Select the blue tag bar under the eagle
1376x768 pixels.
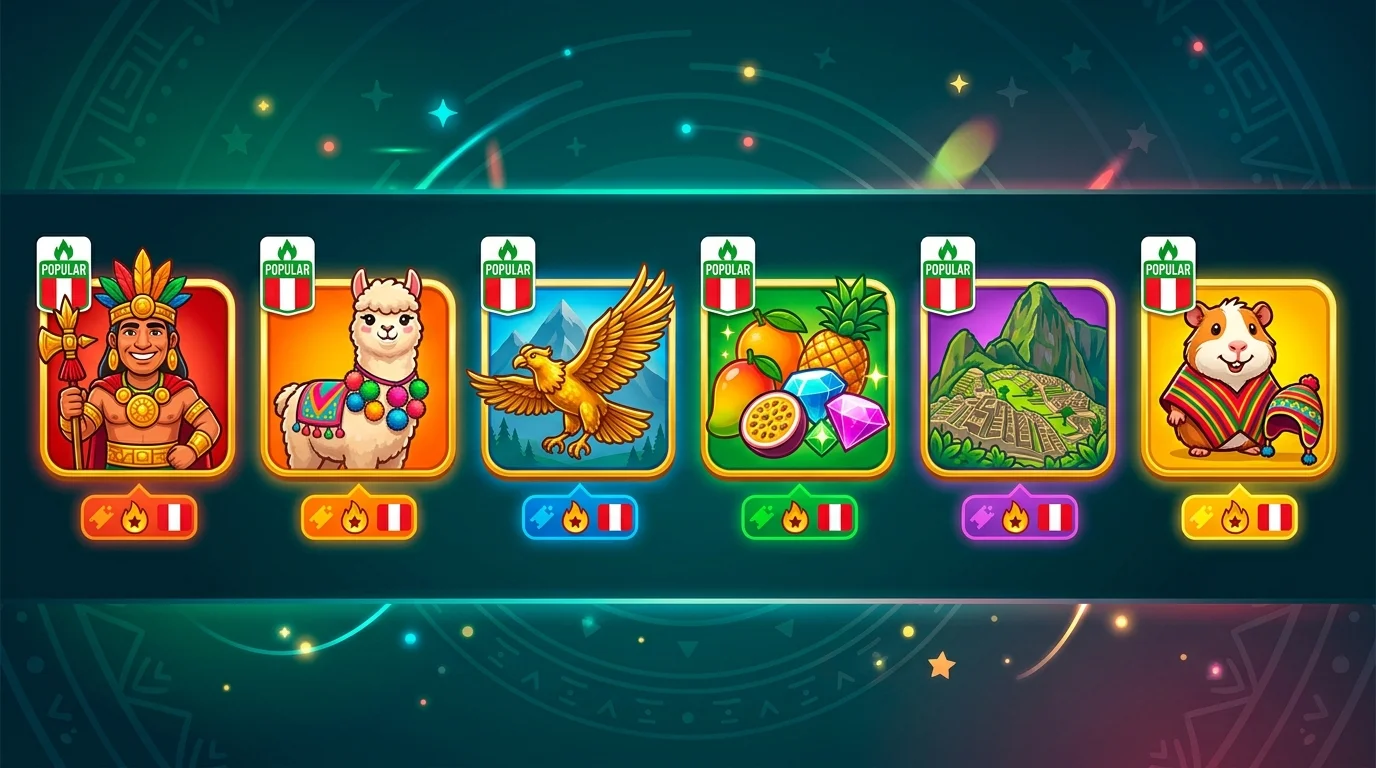tap(579, 518)
